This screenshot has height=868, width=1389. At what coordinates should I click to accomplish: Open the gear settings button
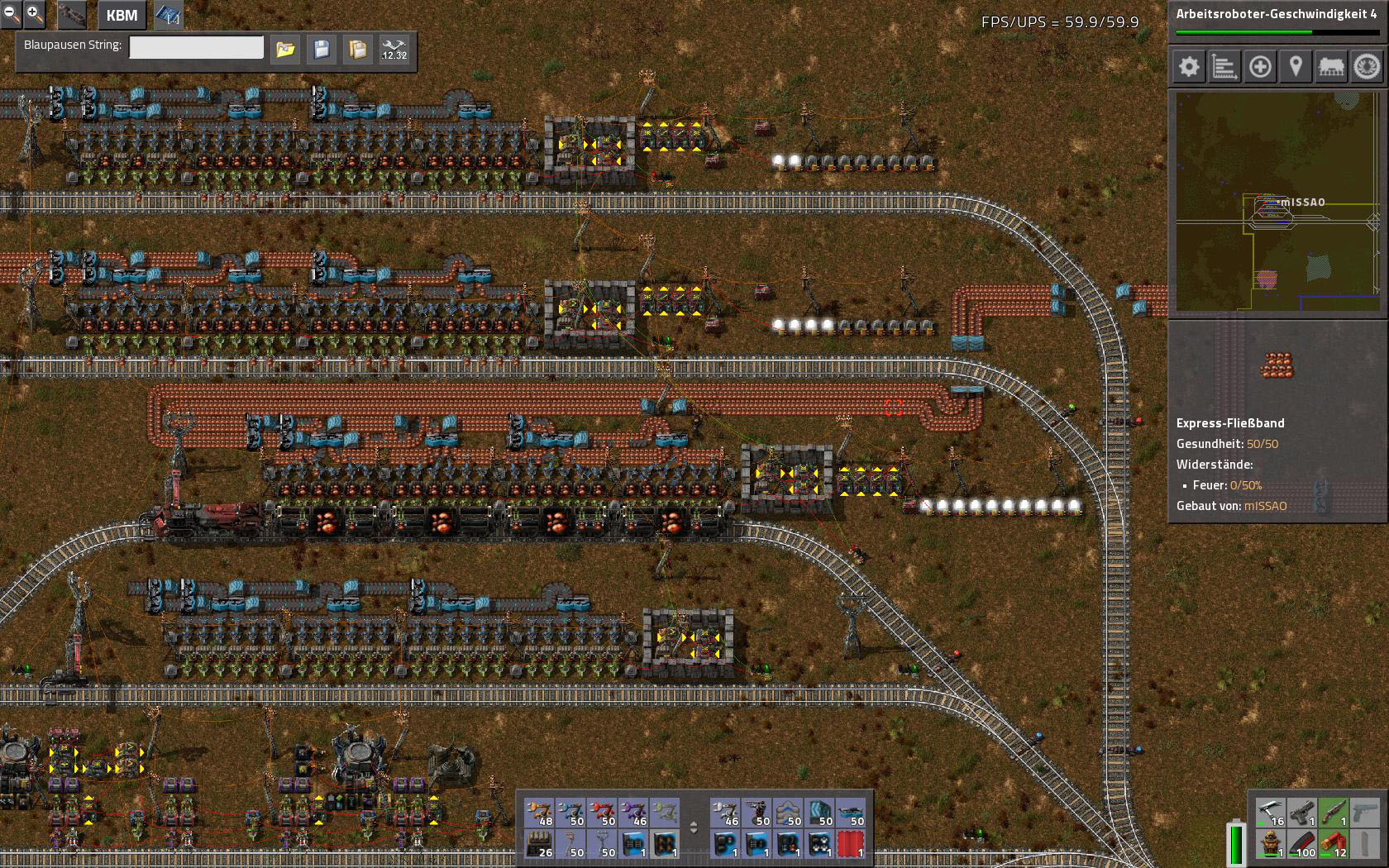(1189, 67)
